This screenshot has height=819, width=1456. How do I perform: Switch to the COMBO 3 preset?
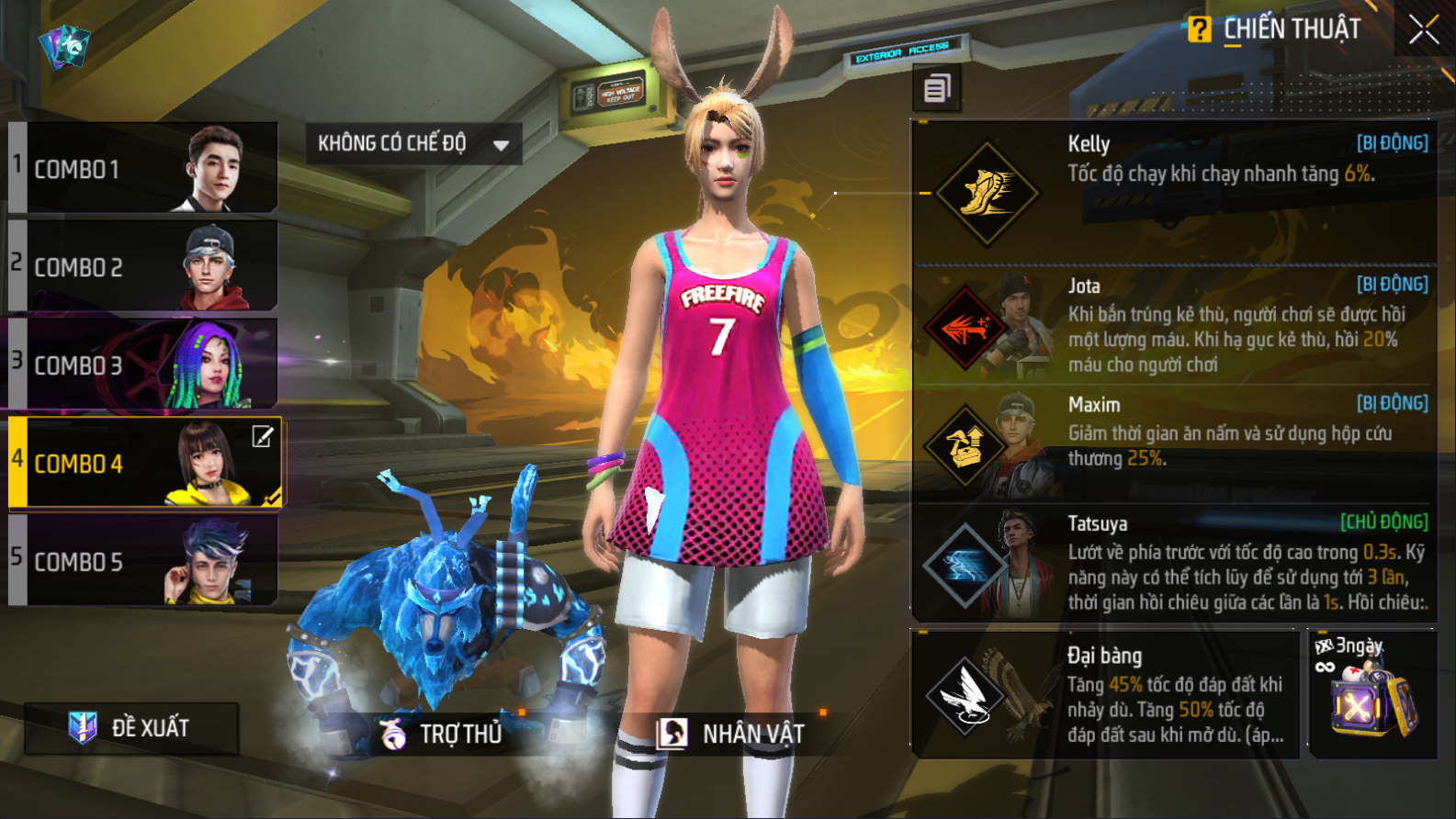click(x=144, y=365)
